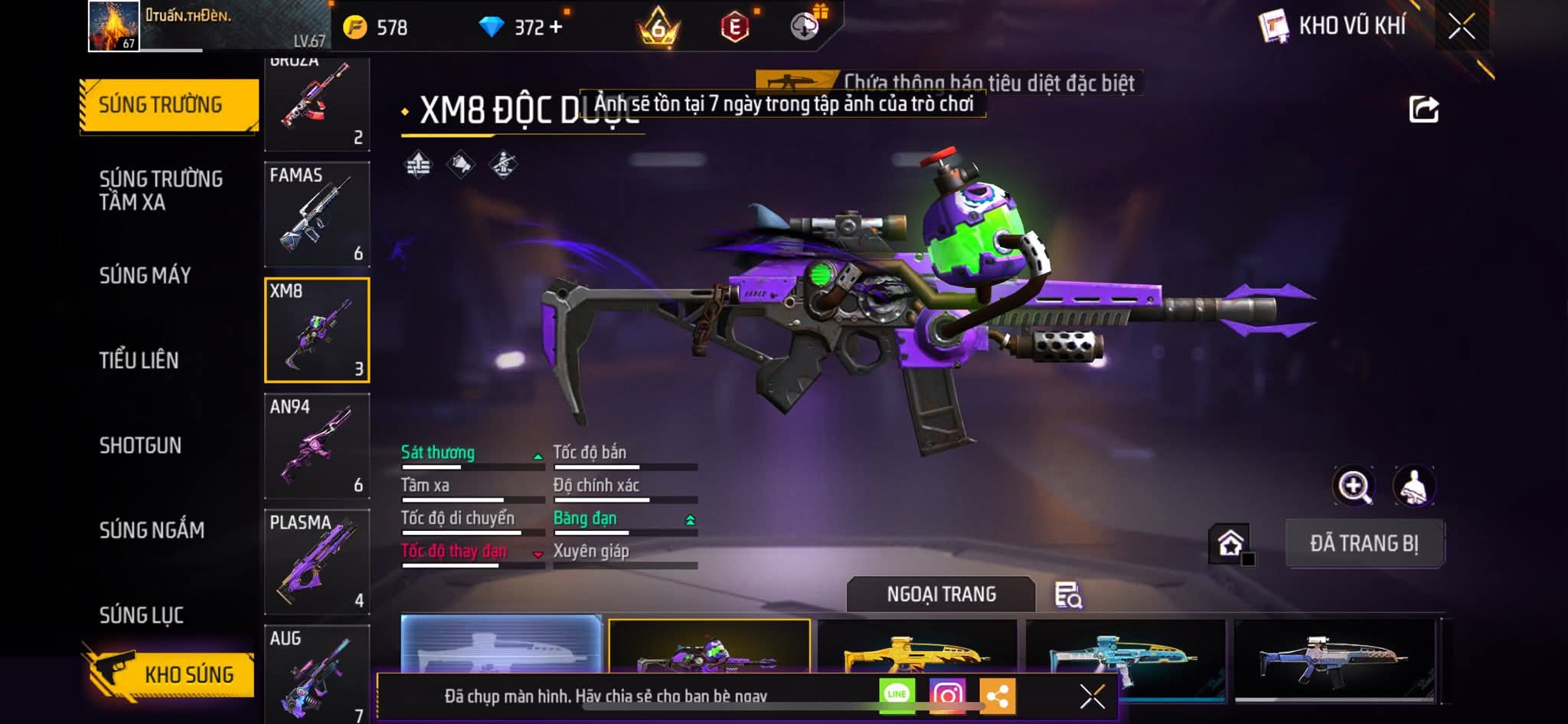Switch to Súng Trường Tầm Xa category
The image size is (1568, 724).
161,190
